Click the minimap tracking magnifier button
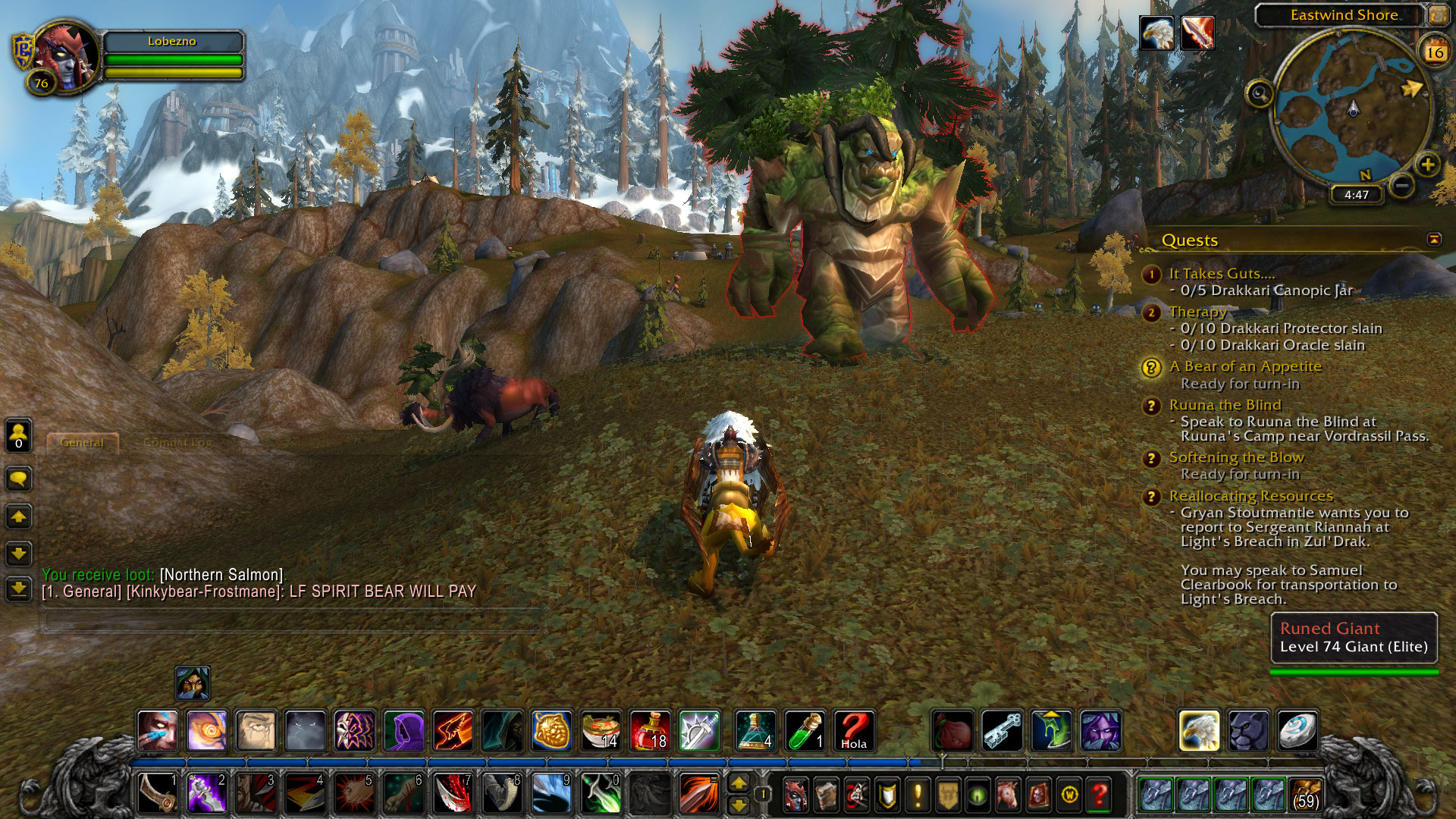Screen dimensions: 1456x819 pyautogui.click(x=1260, y=95)
